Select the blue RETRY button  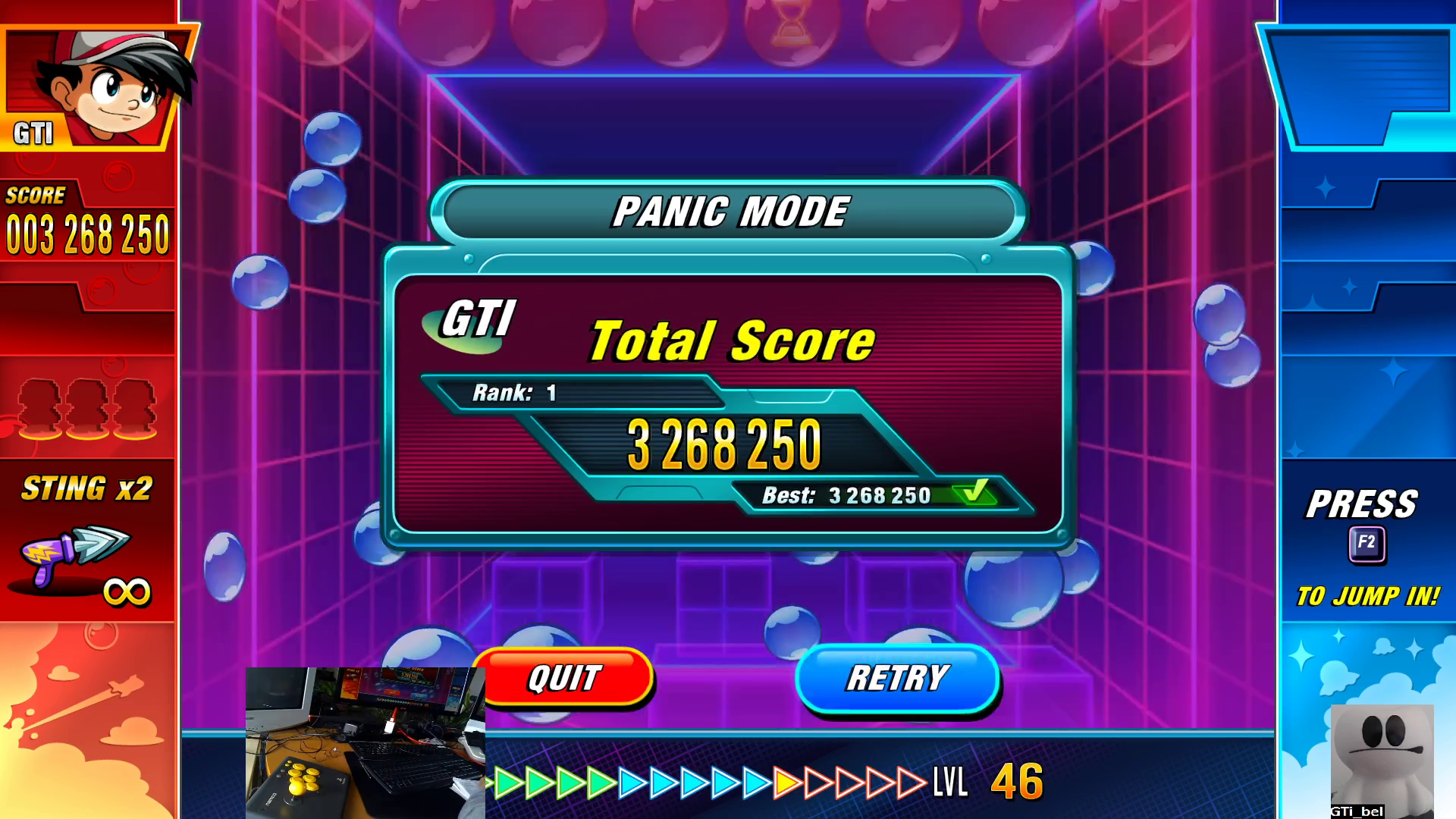pyautogui.click(x=897, y=679)
